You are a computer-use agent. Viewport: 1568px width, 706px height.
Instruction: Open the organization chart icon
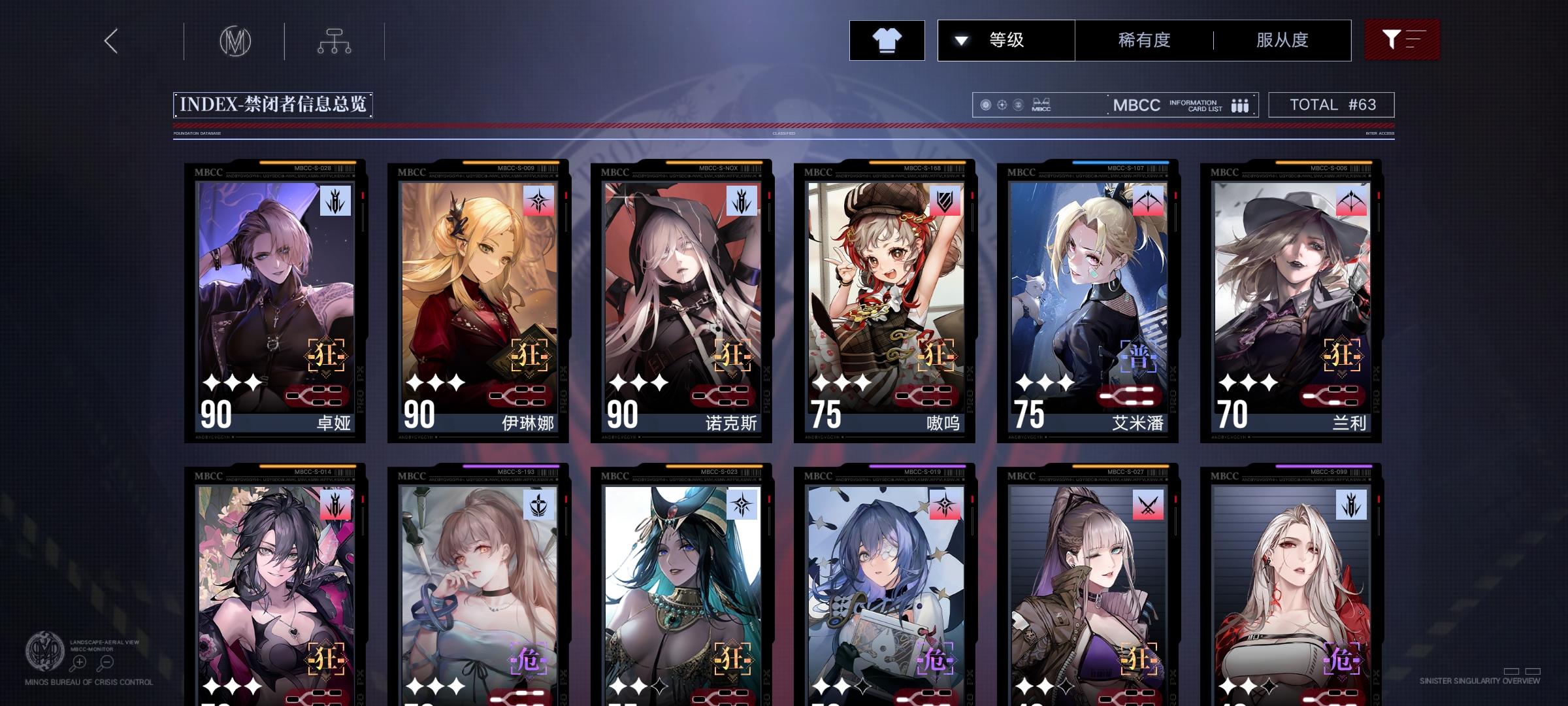tap(335, 40)
